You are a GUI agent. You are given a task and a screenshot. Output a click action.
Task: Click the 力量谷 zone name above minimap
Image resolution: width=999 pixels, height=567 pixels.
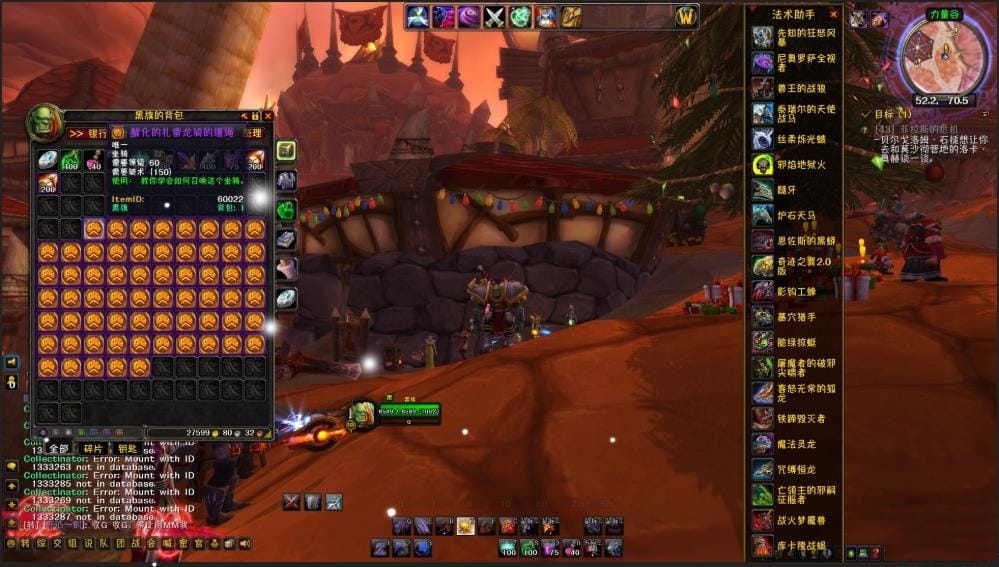coord(943,14)
